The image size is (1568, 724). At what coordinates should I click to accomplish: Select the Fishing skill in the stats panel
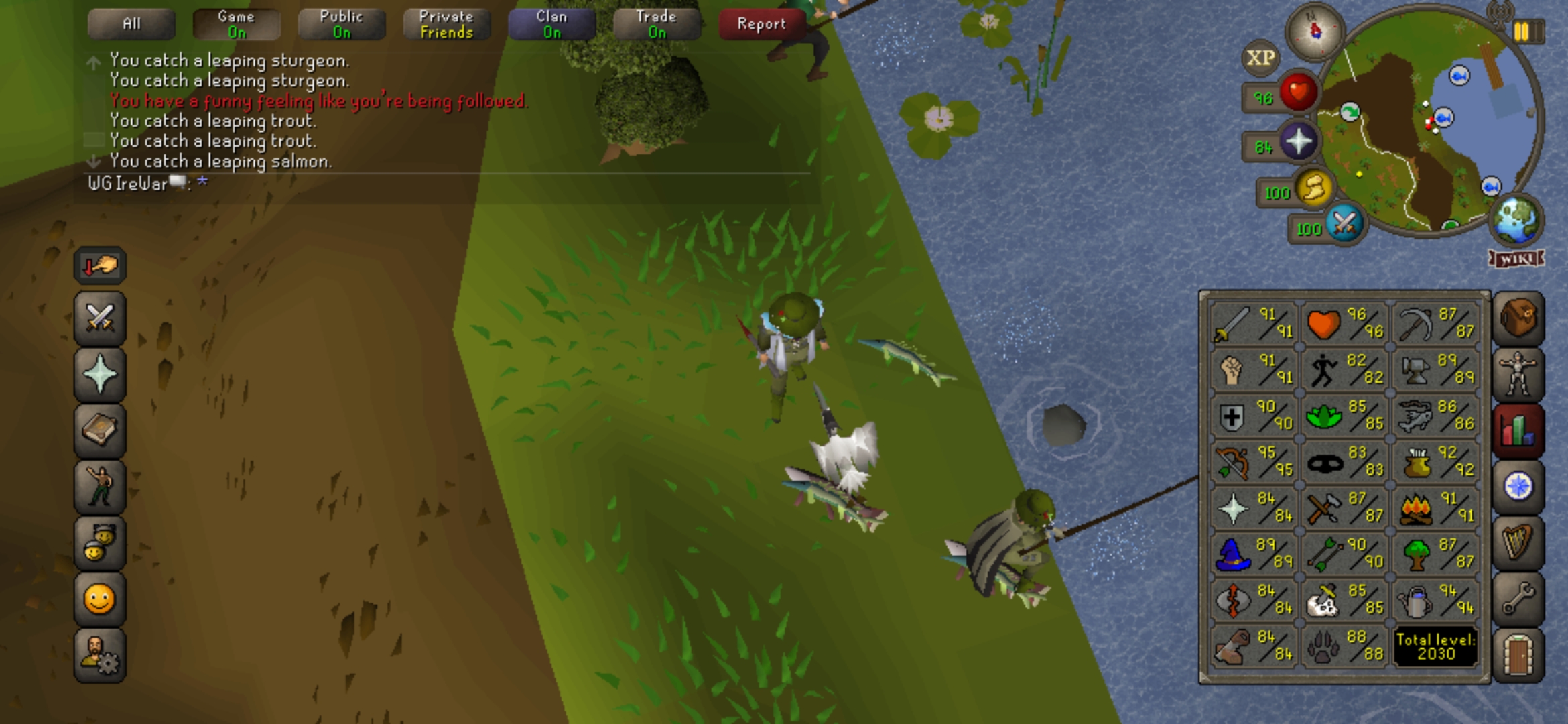pos(1435,416)
